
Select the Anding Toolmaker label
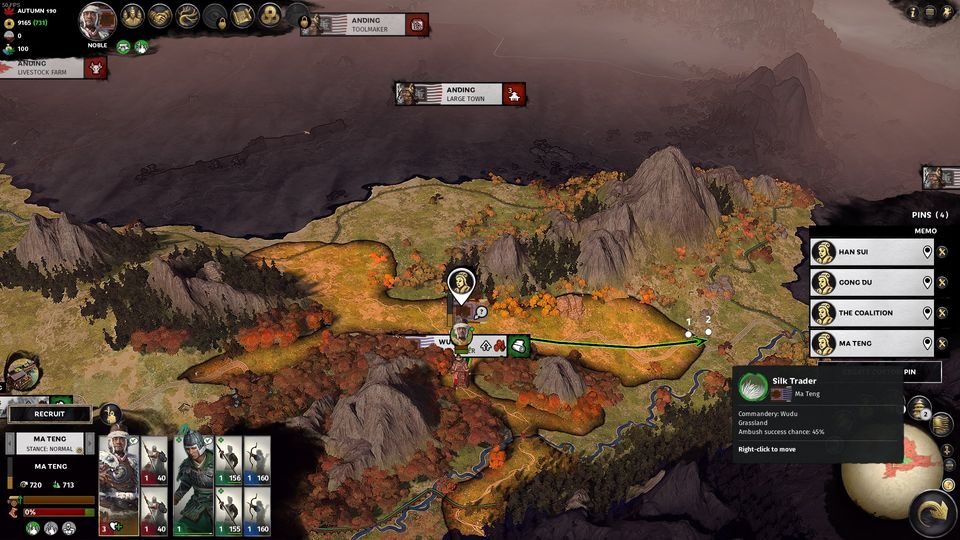365,24
